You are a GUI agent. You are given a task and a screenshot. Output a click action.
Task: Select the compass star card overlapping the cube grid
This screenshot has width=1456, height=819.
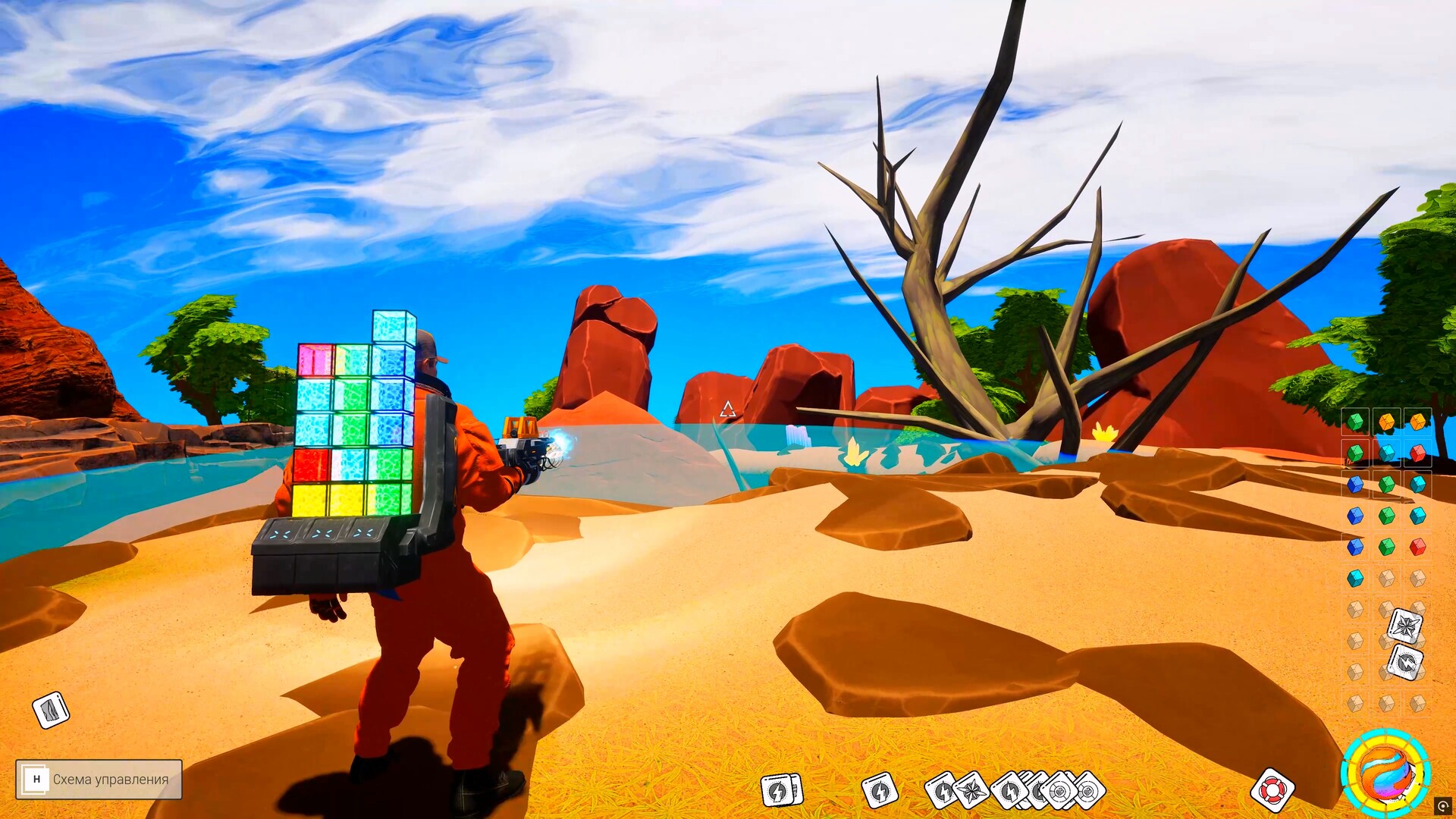[1405, 626]
